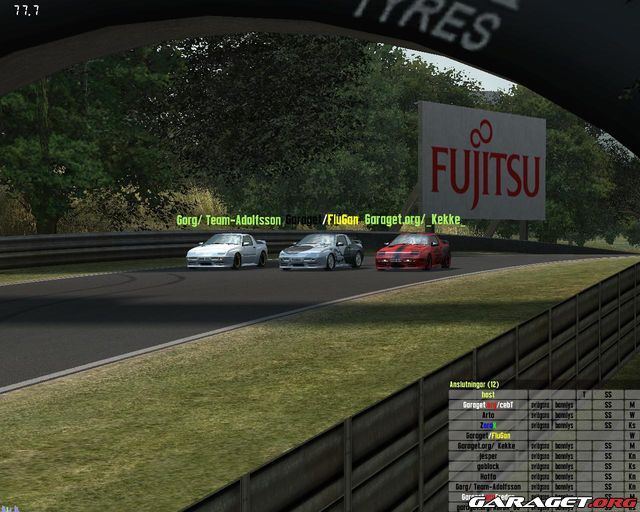Select the host row in connections list
Viewport: 640px width, 512px height.
coord(487,394)
